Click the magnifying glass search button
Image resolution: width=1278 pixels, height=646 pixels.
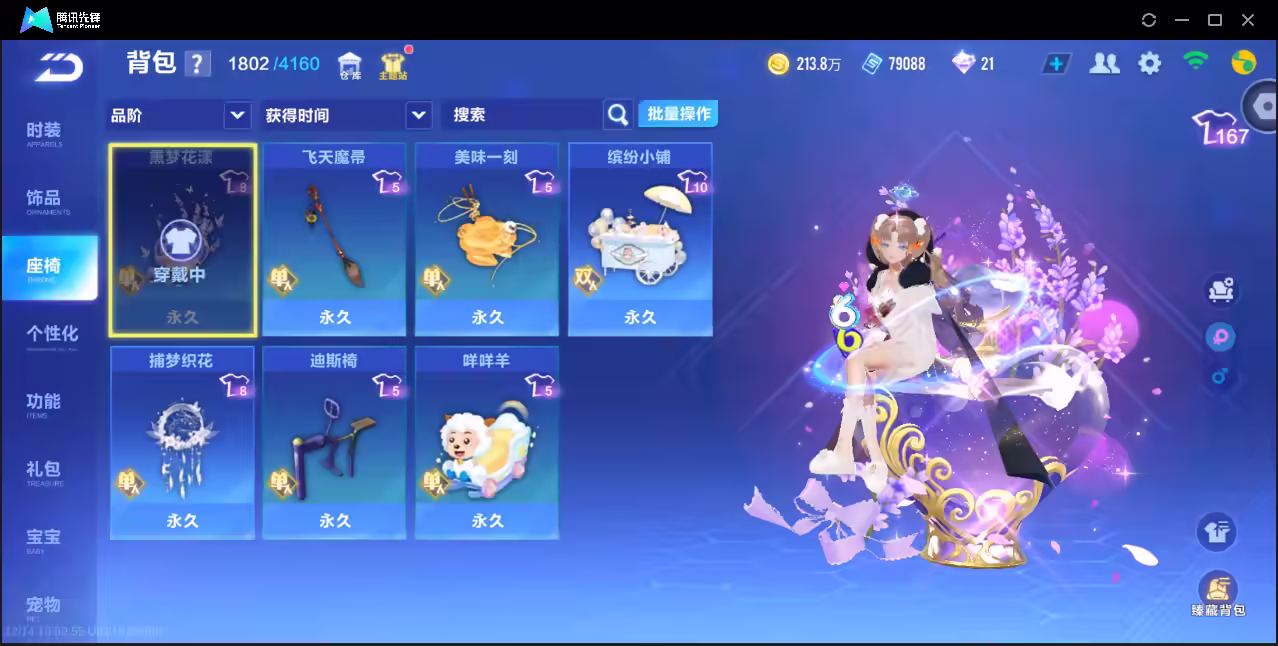[x=618, y=115]
